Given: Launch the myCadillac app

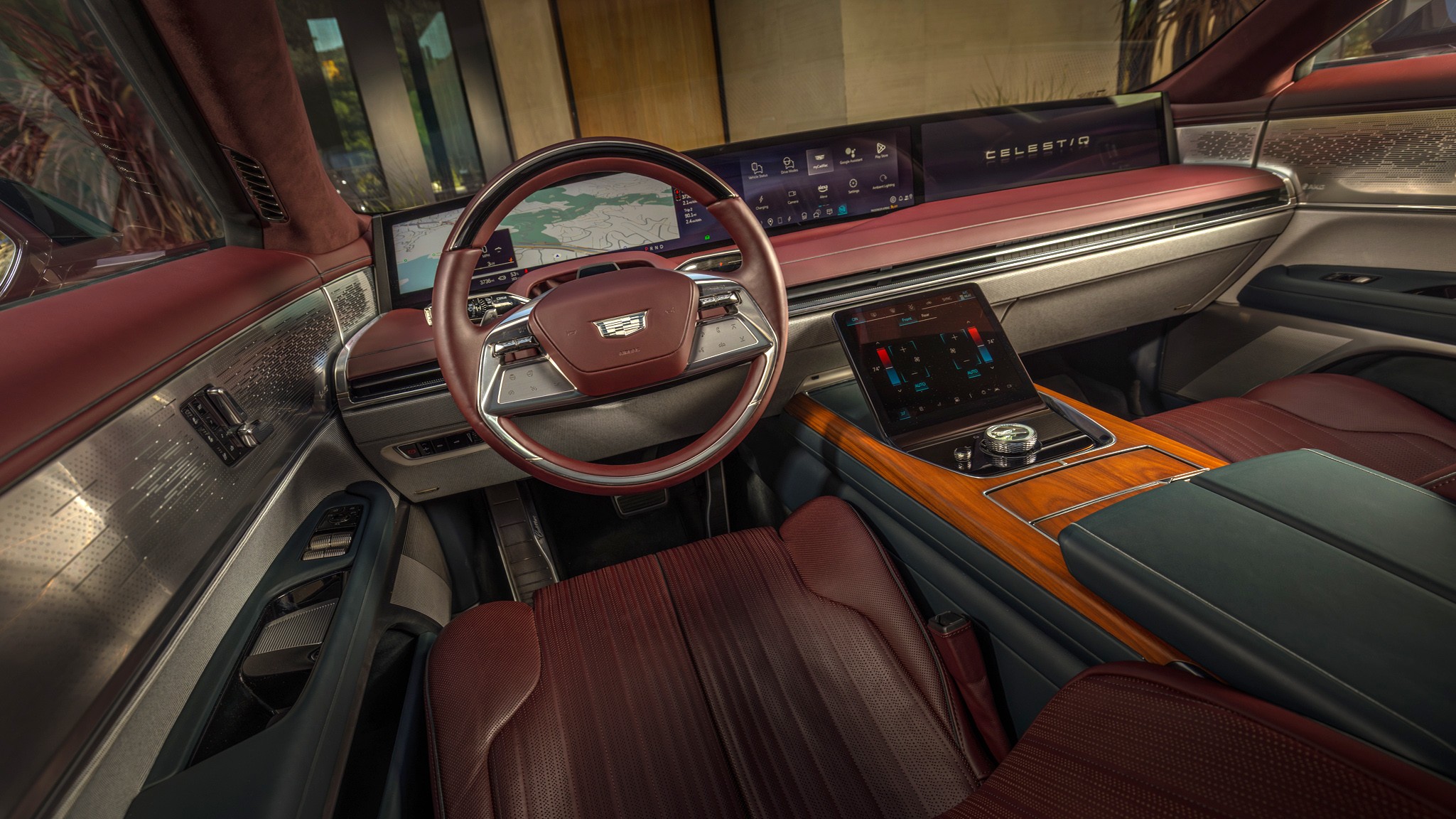Looking at the screenshot, I should click(x=821, y=164).
